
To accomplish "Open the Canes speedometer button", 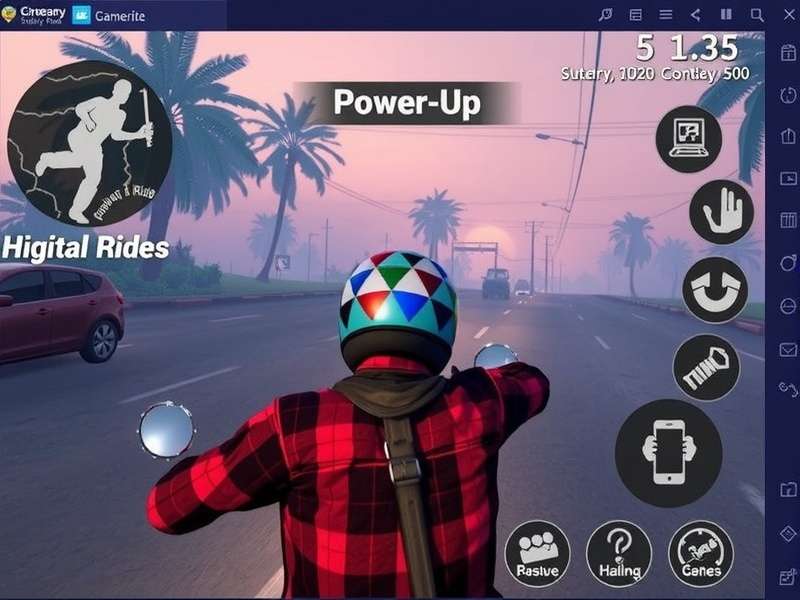I will (x=700, y=553).
